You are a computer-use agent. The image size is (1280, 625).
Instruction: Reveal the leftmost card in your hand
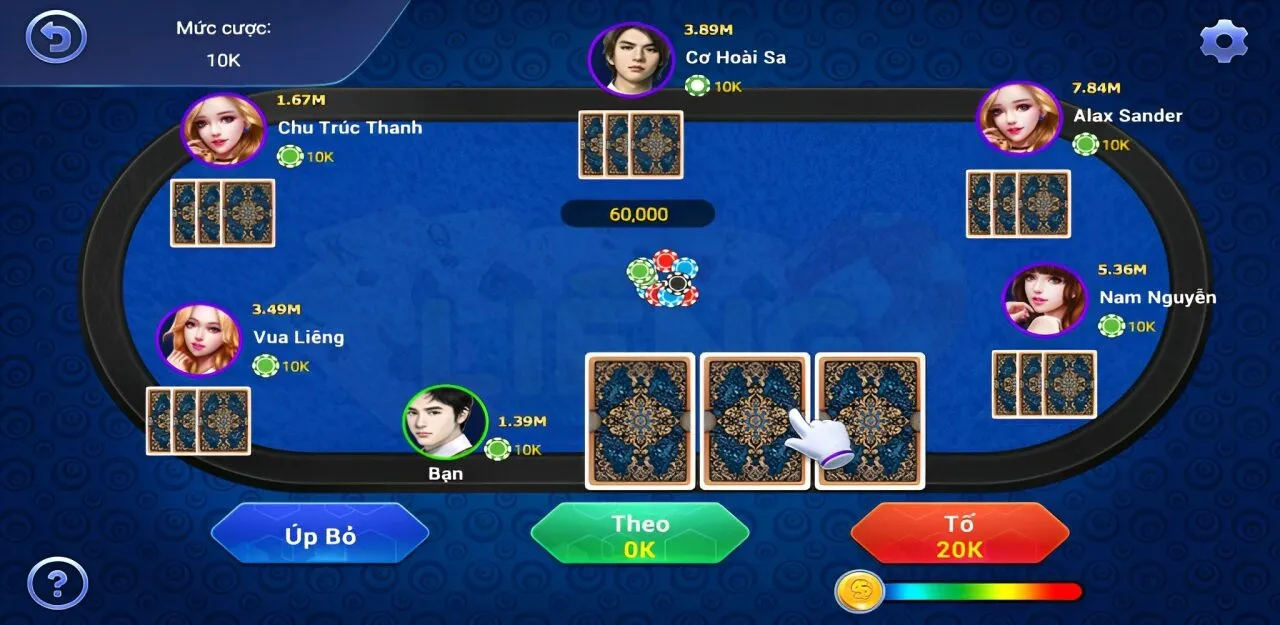point(640,420)
